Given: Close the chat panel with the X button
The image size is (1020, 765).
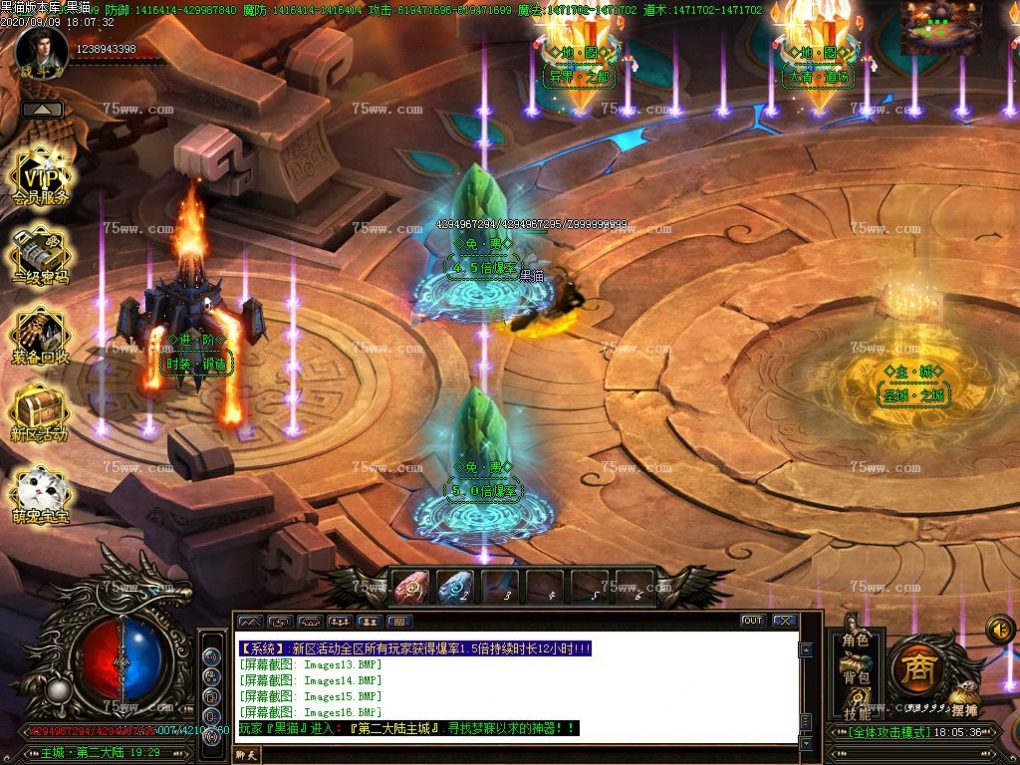Looking at the screenshot, I should tap(785, 621).
